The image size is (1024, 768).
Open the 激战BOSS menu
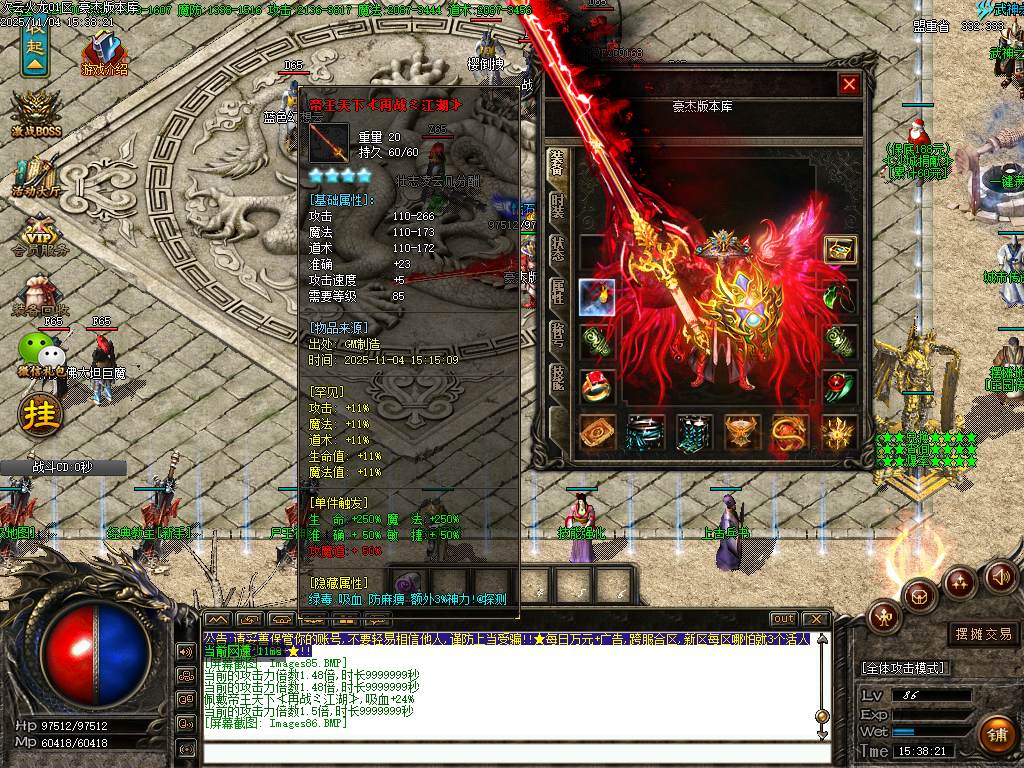click(x=37, y=115)
